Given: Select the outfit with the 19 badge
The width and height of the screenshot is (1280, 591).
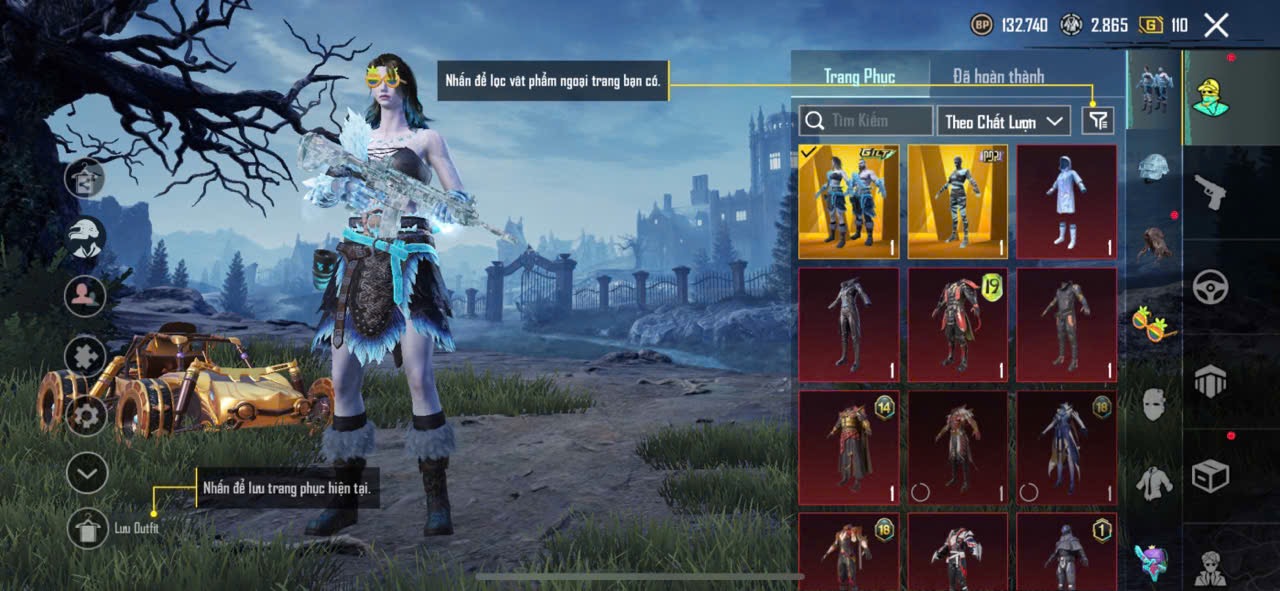Looking at the screenshot, I should 957,324.
